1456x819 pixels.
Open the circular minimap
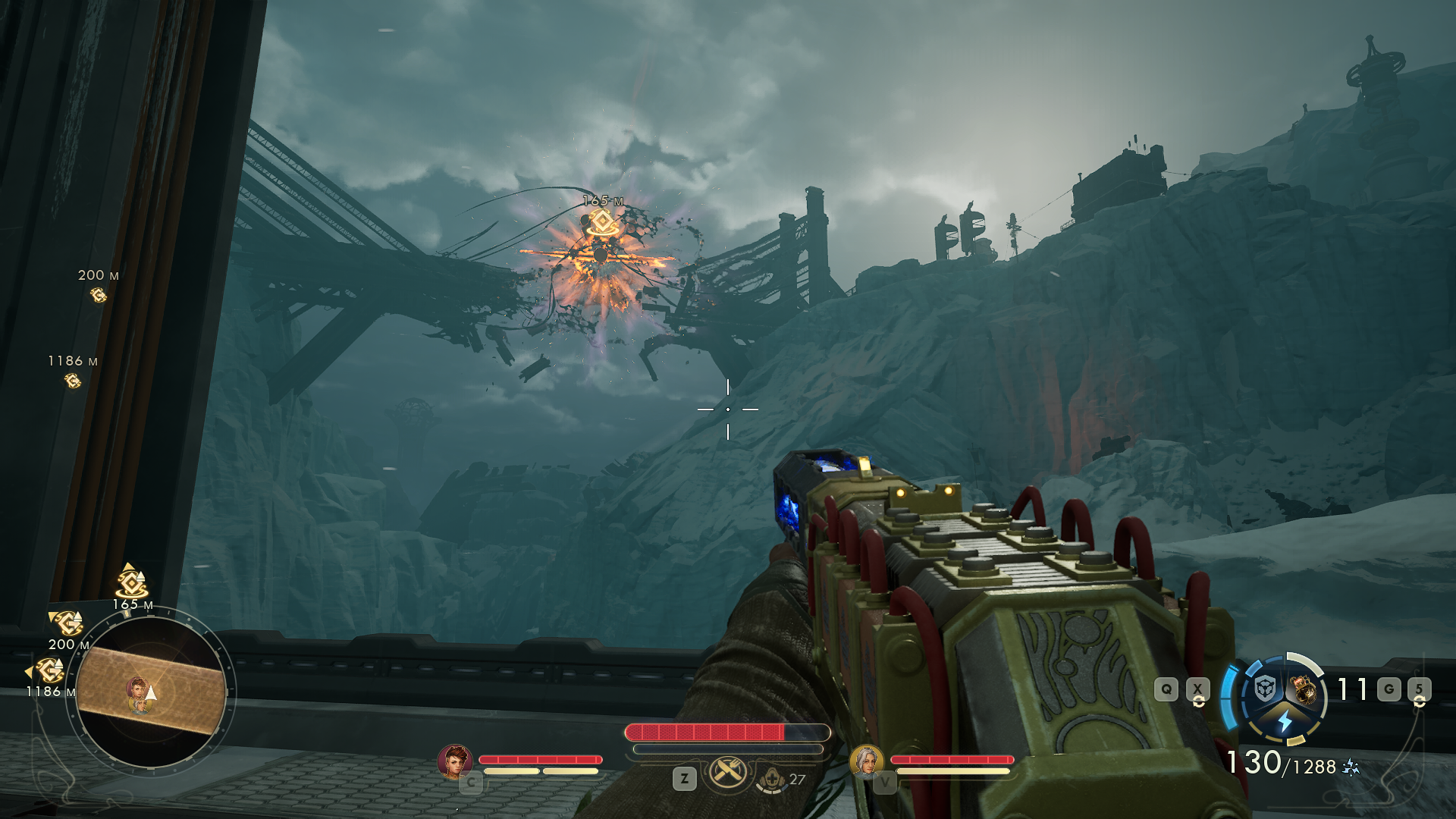(152, 692)
